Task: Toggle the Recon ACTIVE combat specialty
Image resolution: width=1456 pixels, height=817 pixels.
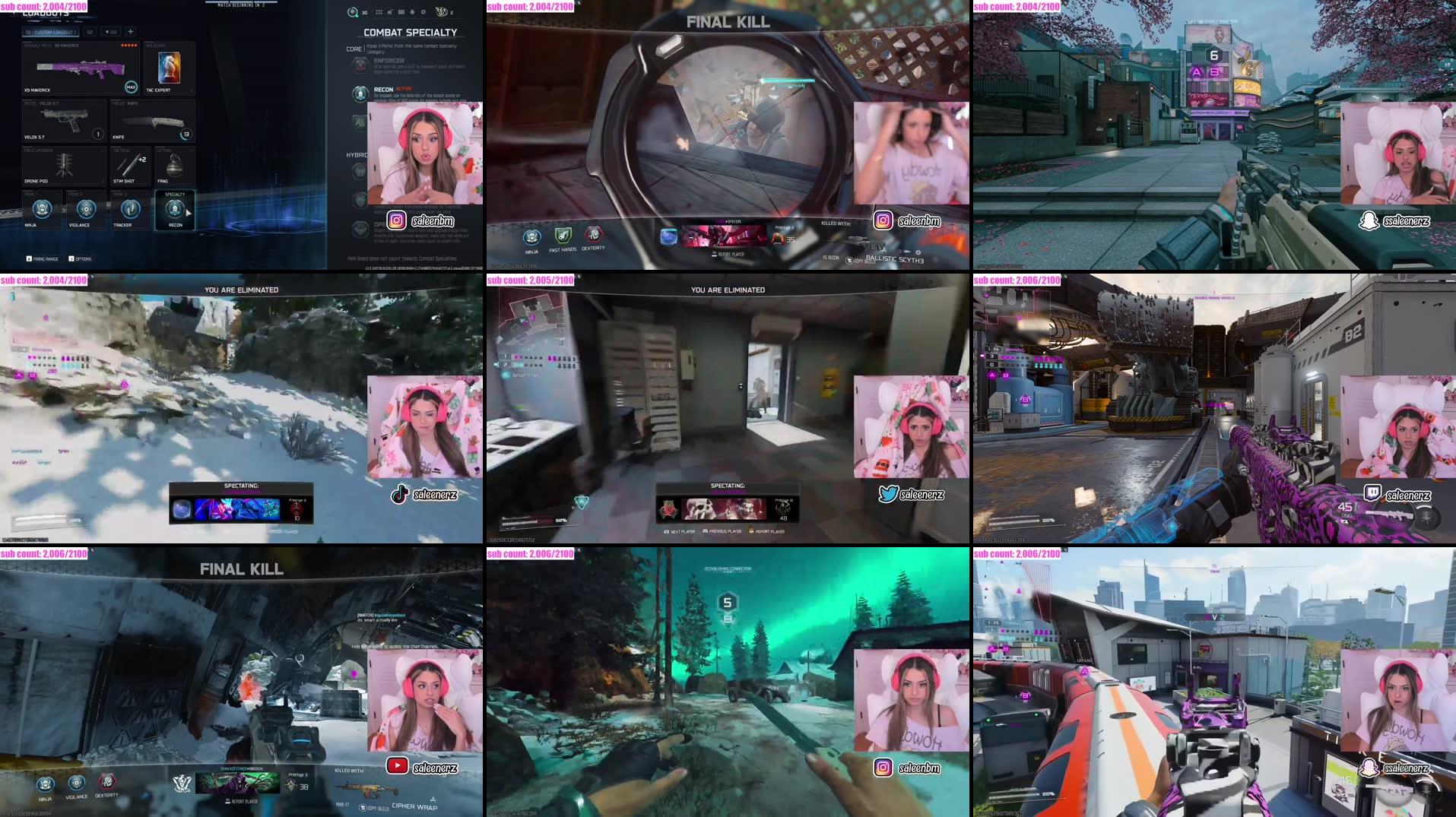Action: (x=360, y=93)
